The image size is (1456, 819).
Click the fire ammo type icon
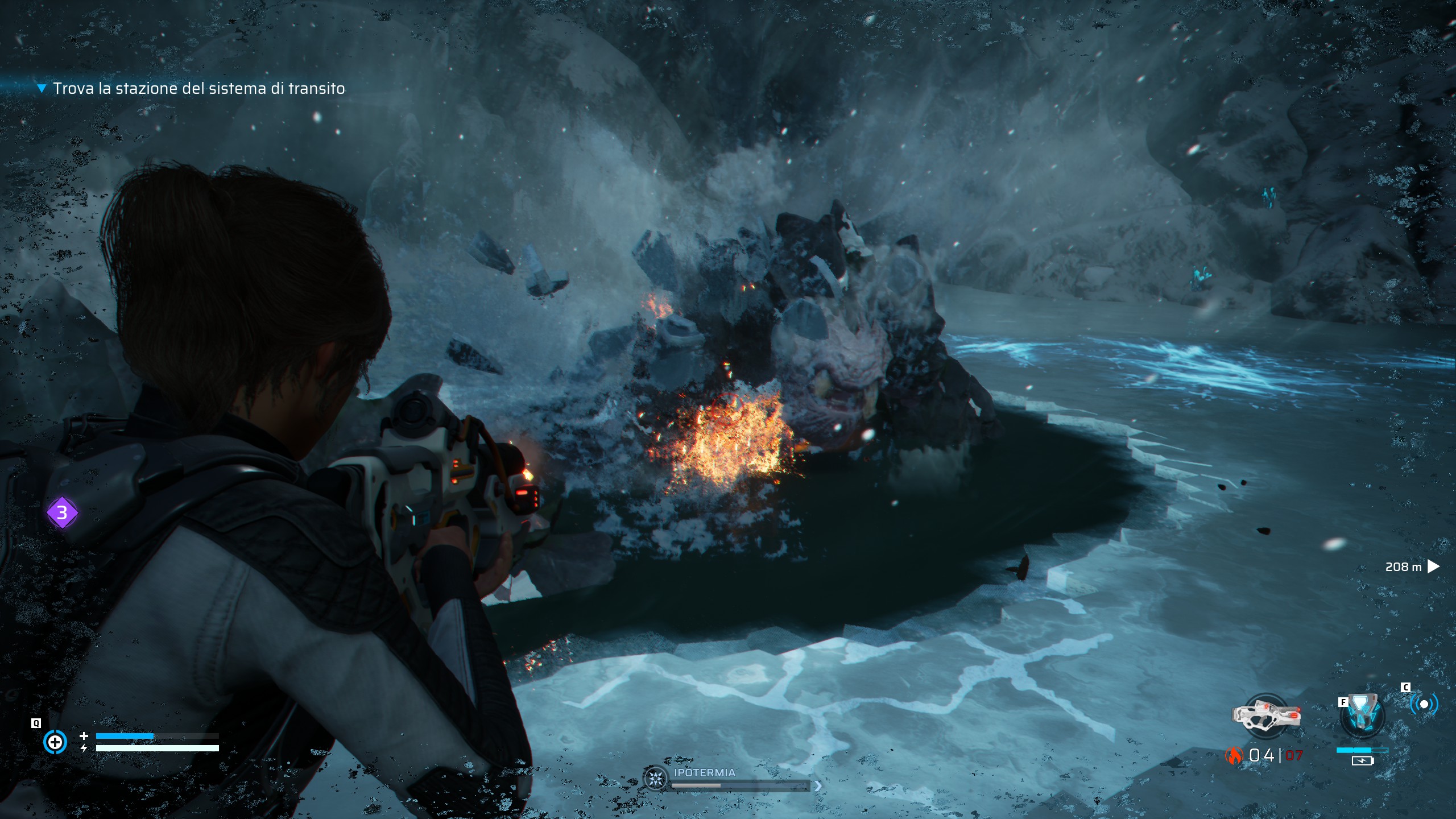tap(1234, 755)
